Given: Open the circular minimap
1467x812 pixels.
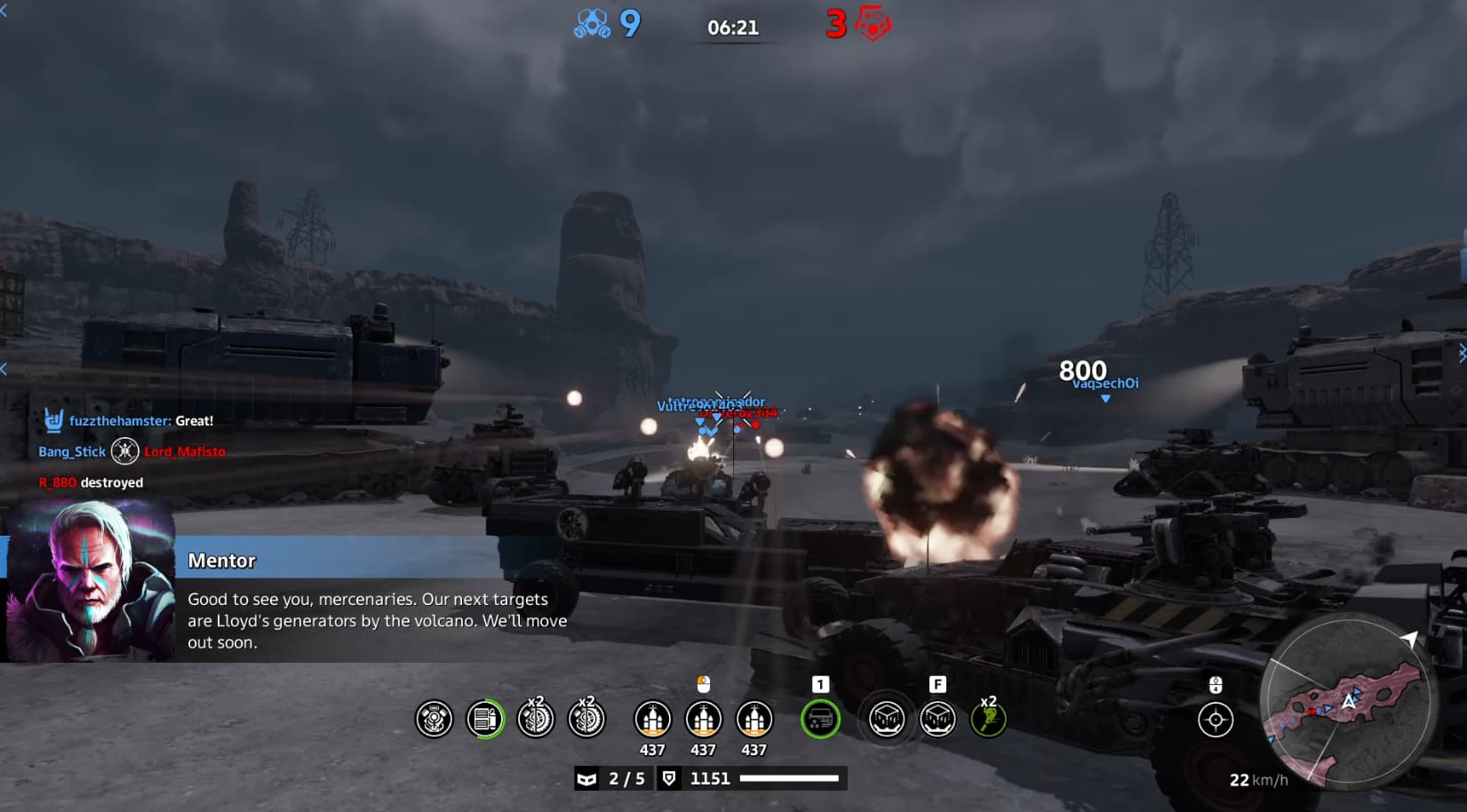Looking at the screenshot, I should (1345, 700).
